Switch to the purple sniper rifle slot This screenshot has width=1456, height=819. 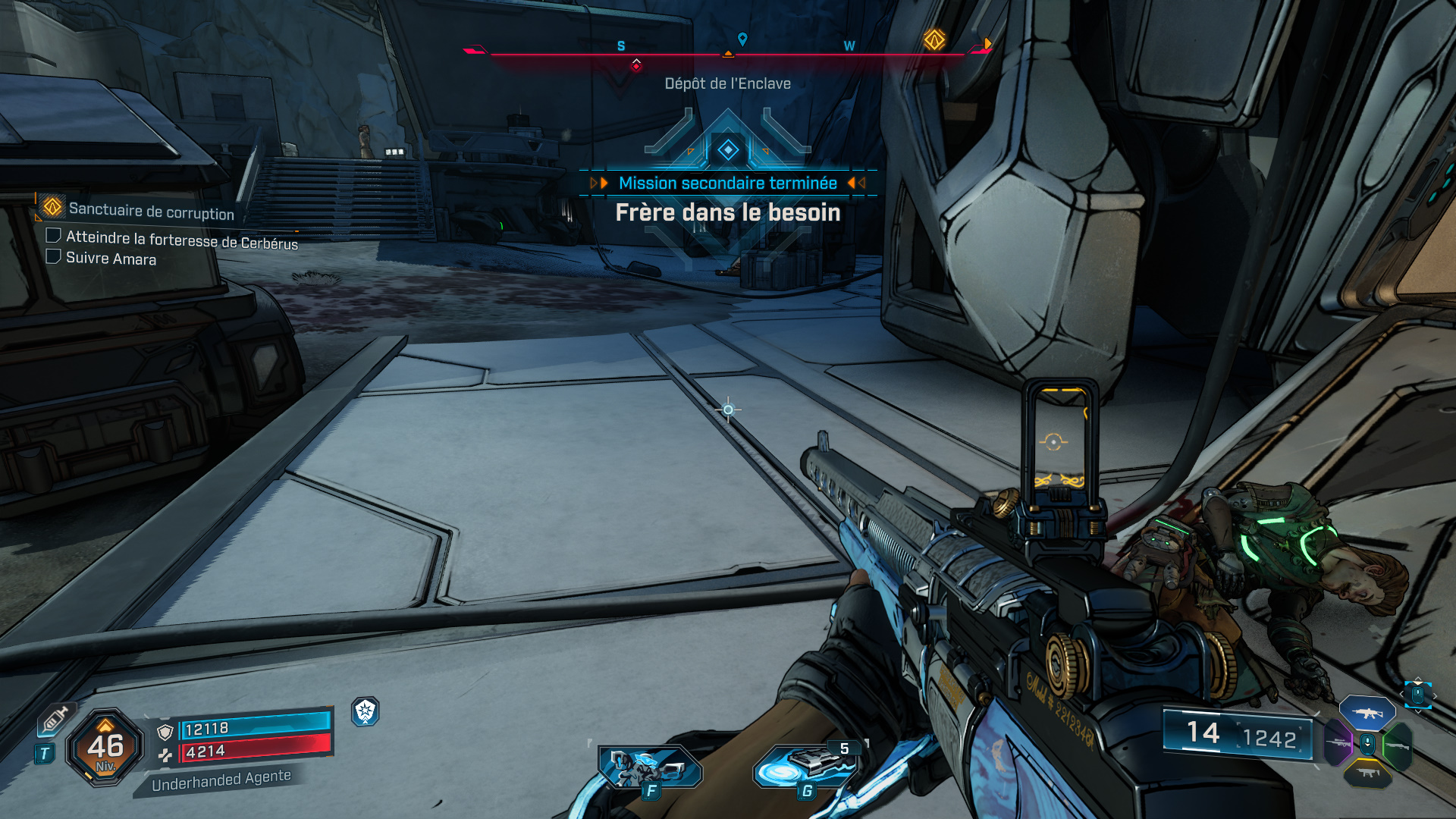tap(1338, 743)
